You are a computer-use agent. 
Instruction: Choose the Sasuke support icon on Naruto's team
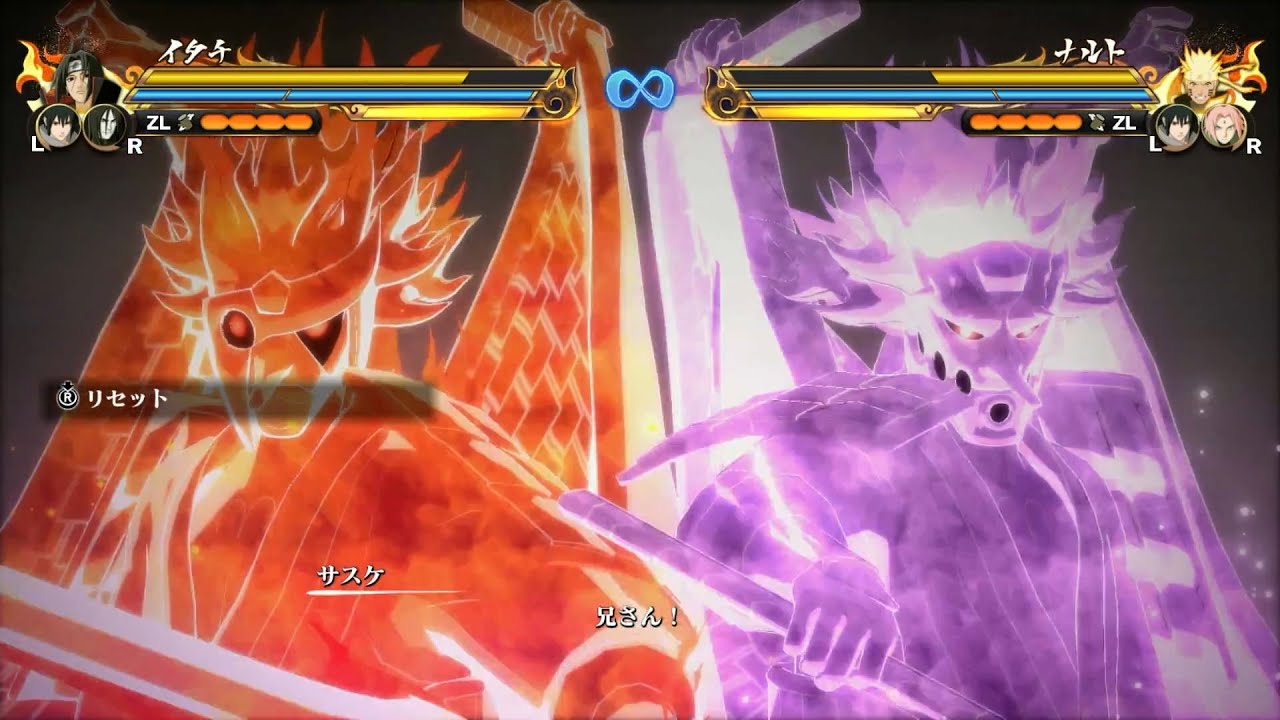coord(1177,126)
